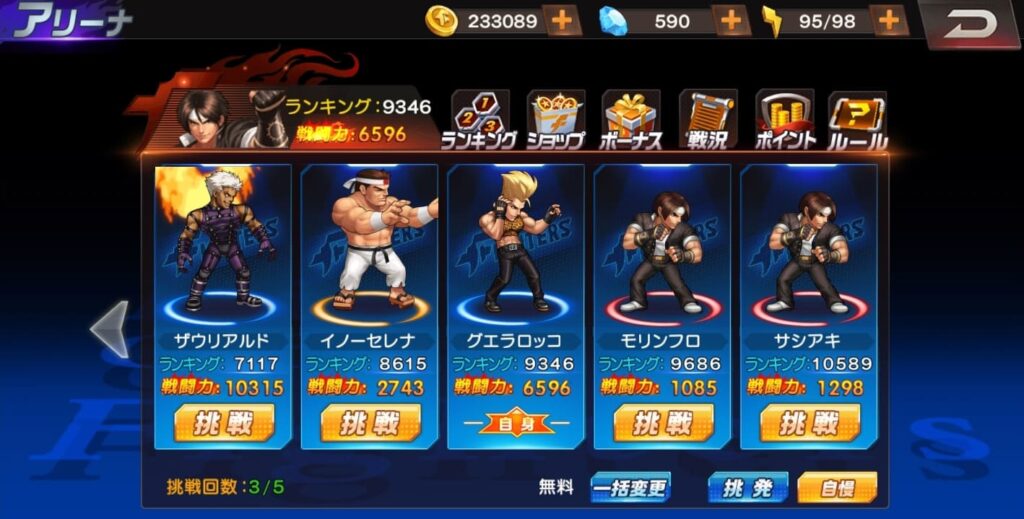Viewport: 1024px width, 519px height.
Task: Add gold coins with the plus button
Action: (x=563, y=20)
